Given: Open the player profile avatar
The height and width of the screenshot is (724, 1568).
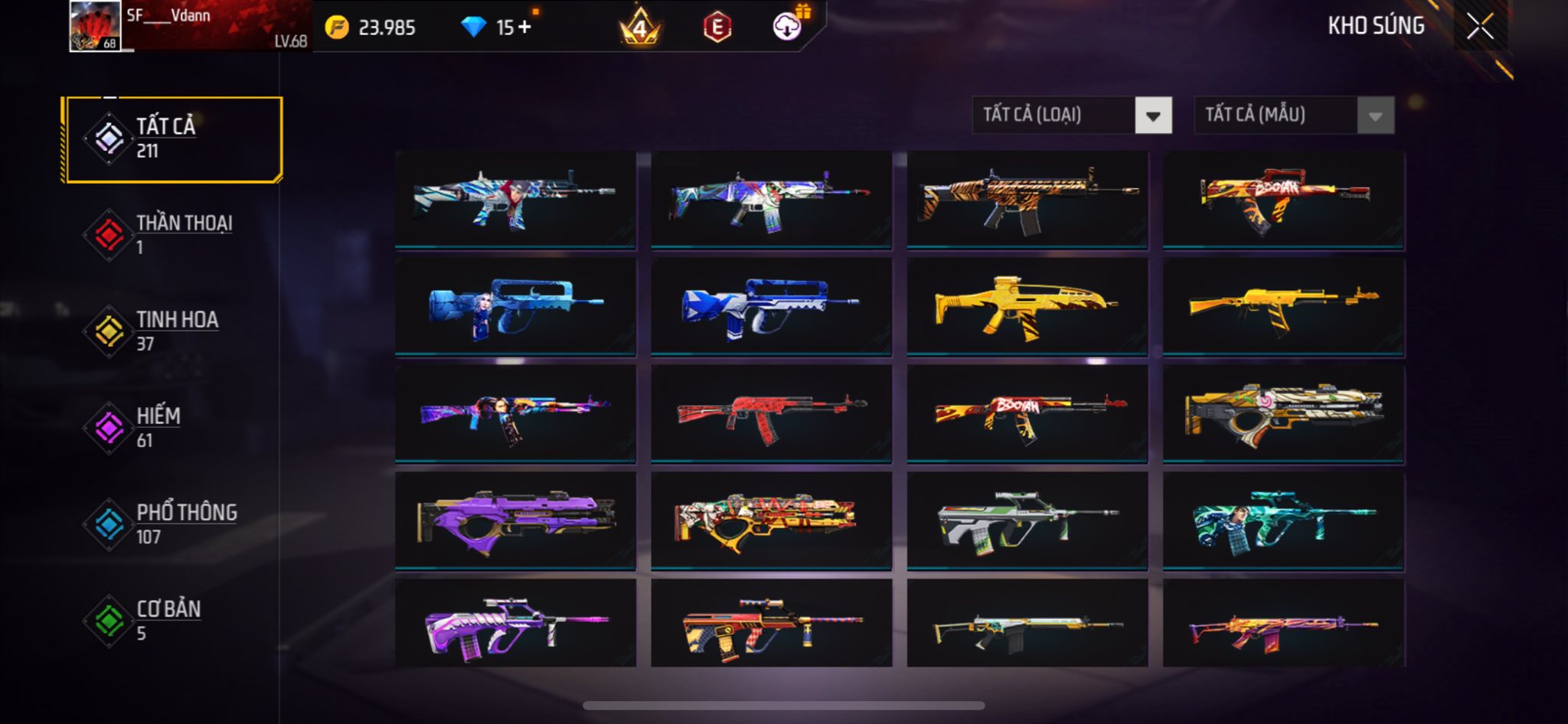Looking at the screenshot, I should point(95,26).
